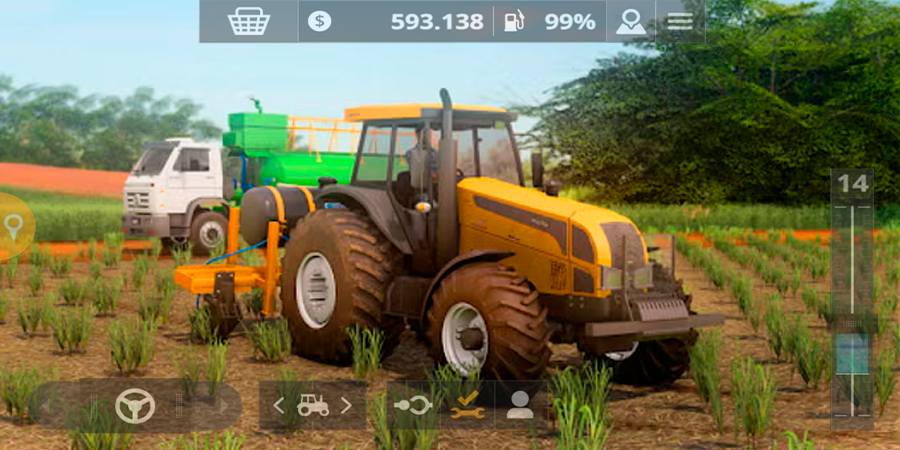Open the shop basket
The image size is (900, 450).
pos(248,21)
